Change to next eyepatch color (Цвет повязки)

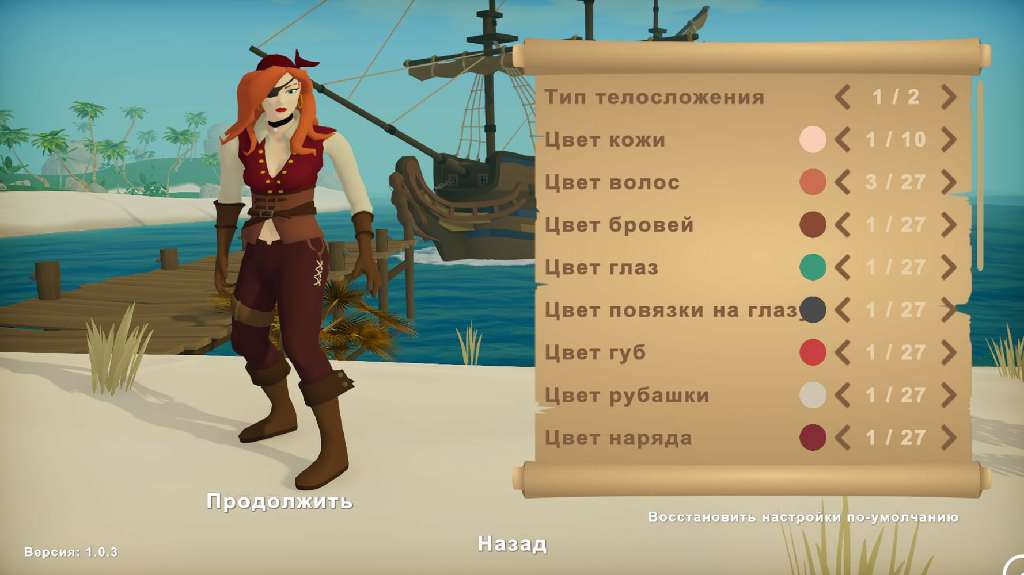(949, 310)
